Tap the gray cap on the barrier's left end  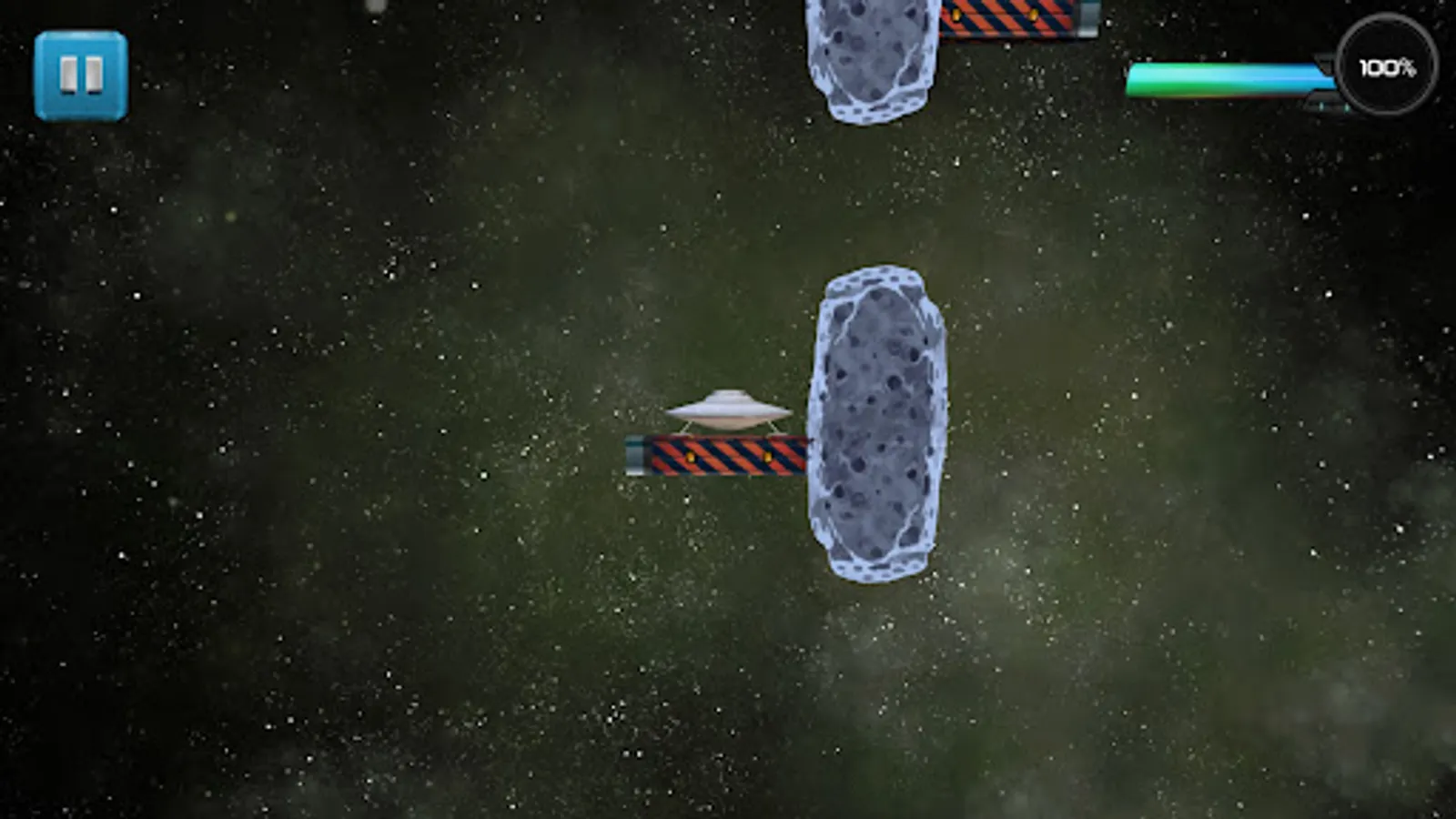(634, 455)
